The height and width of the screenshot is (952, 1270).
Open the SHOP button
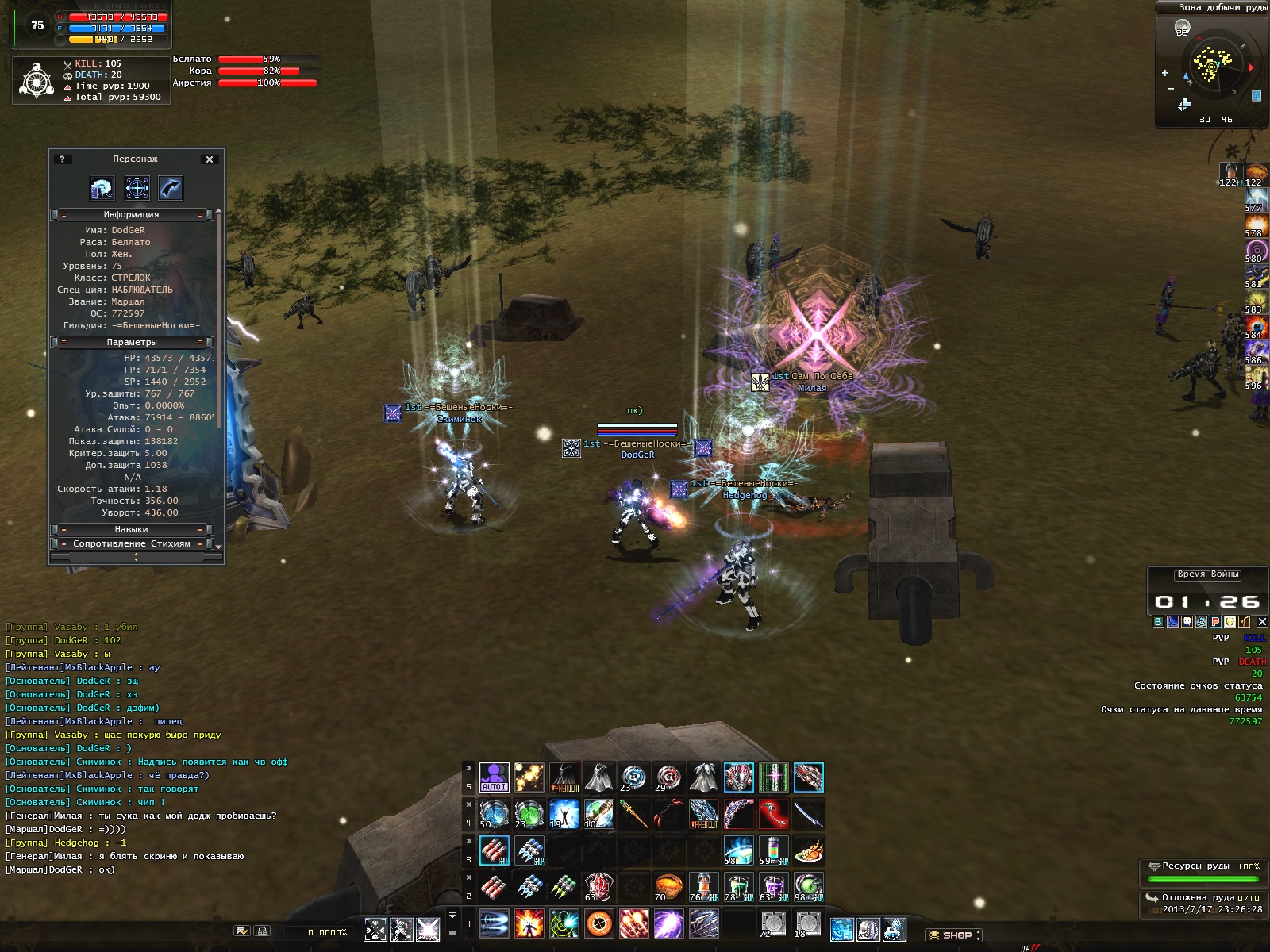coord(953,935)
